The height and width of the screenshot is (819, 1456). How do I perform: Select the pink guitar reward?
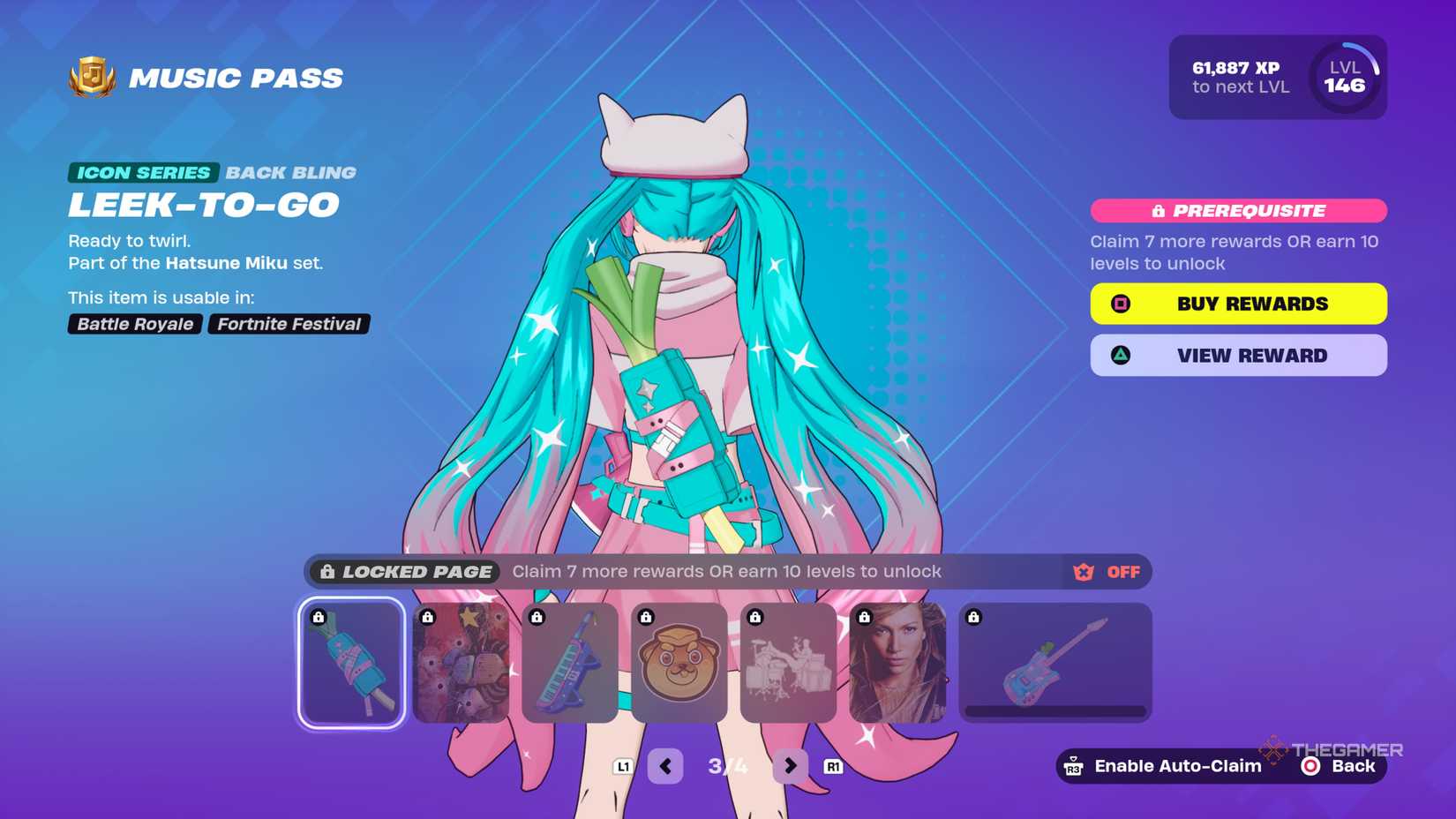[1054, 663]
